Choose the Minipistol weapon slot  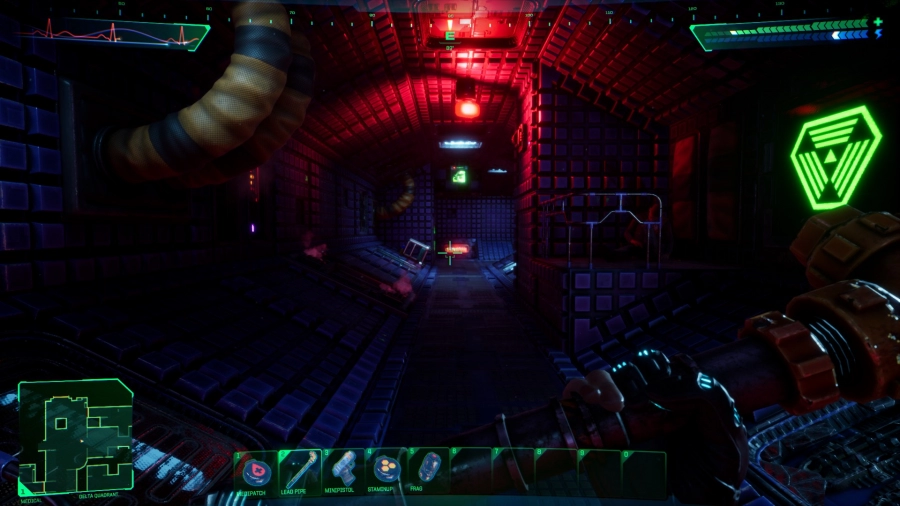(x=343, y=469)
